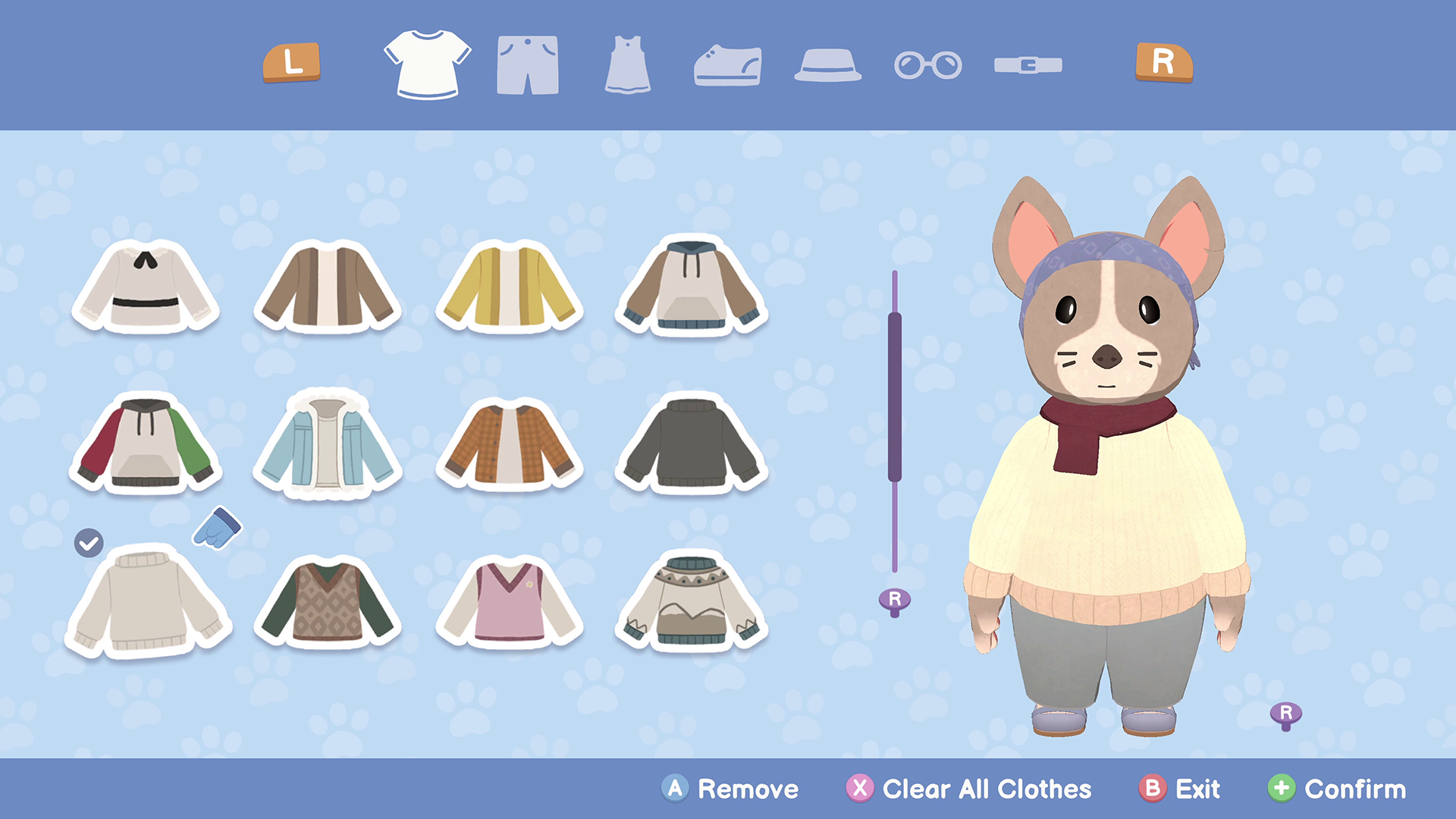Choose the red and green sleeved hoodie
The image size is (1456, 819).
(x=146, y=444)
